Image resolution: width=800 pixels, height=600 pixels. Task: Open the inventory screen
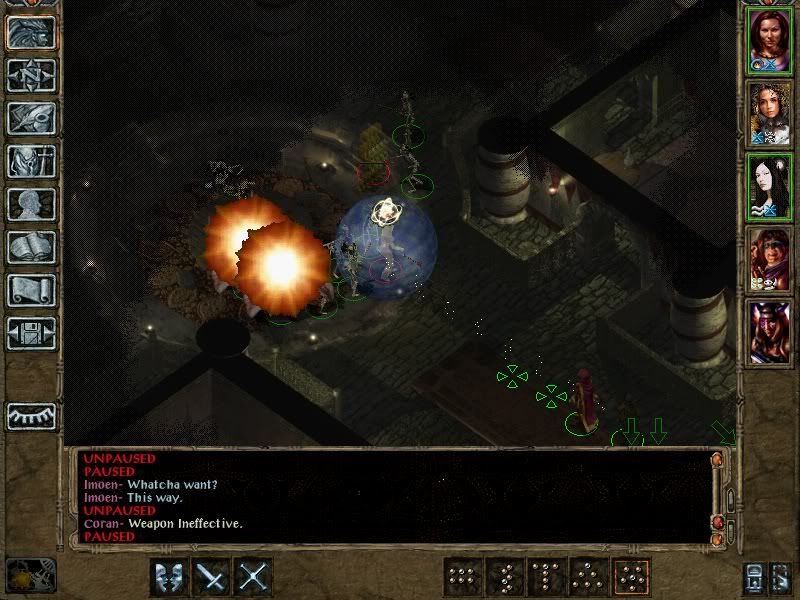coord(31,160)
